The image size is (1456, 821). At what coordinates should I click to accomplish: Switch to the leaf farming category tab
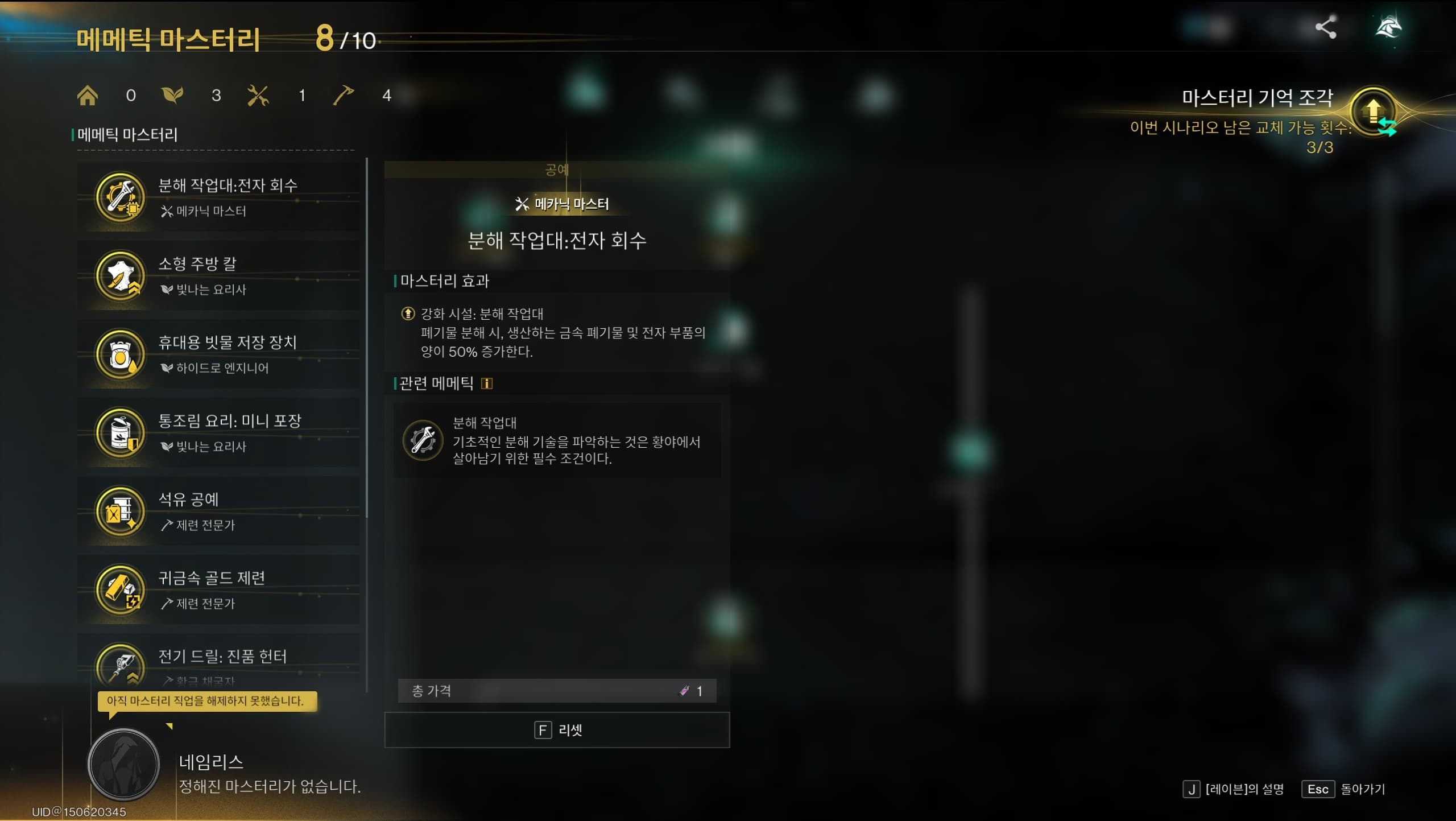coord(172,95)
